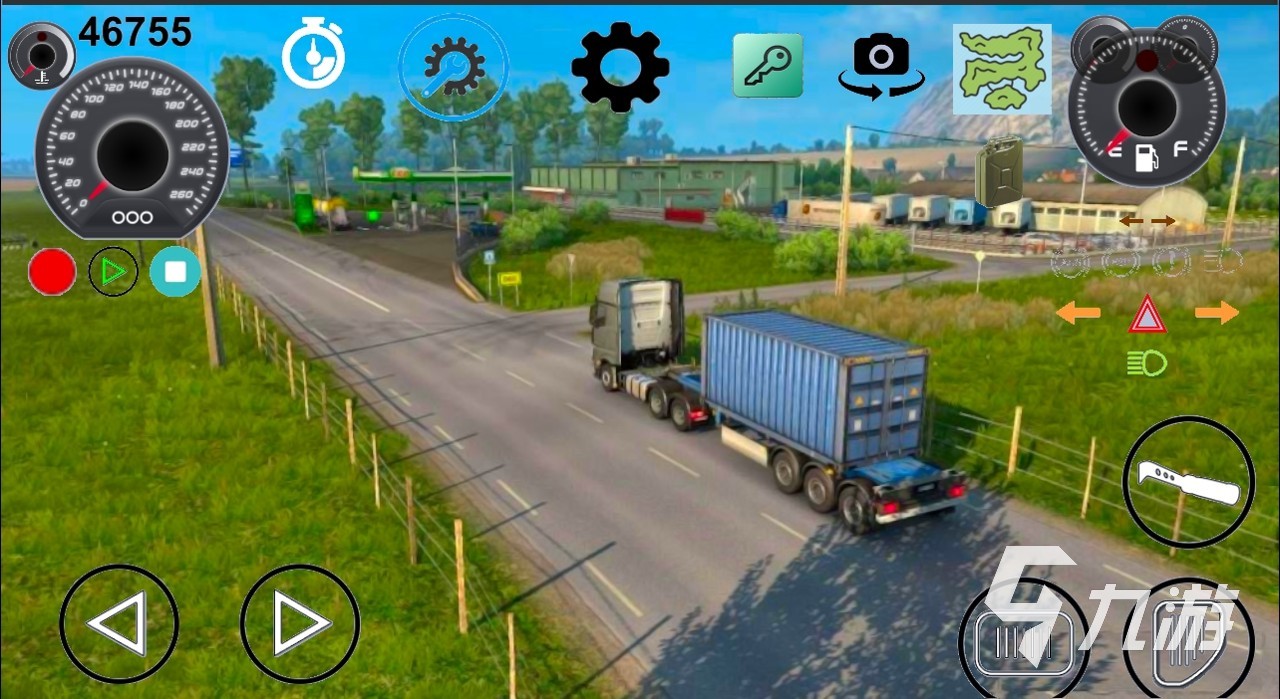This screenshot has height=699, width=1280.
Task: Open the green map thumbnail
Action: [1001, 68]
